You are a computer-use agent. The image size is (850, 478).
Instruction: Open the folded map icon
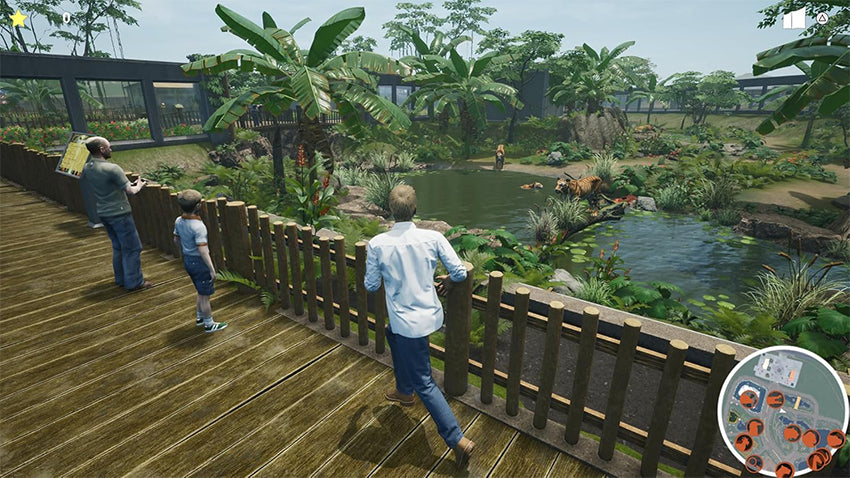tap(794, 18)
